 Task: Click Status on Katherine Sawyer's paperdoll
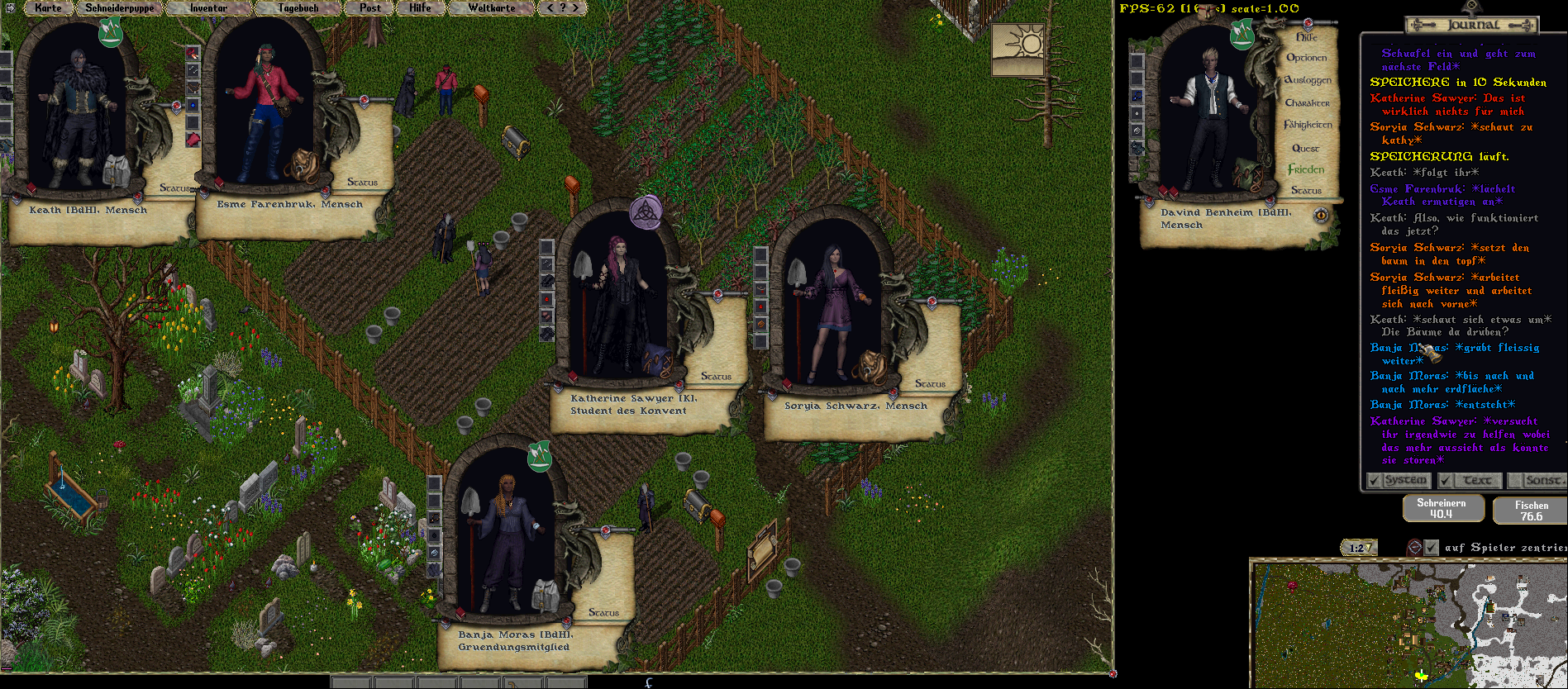coord(716,376)
